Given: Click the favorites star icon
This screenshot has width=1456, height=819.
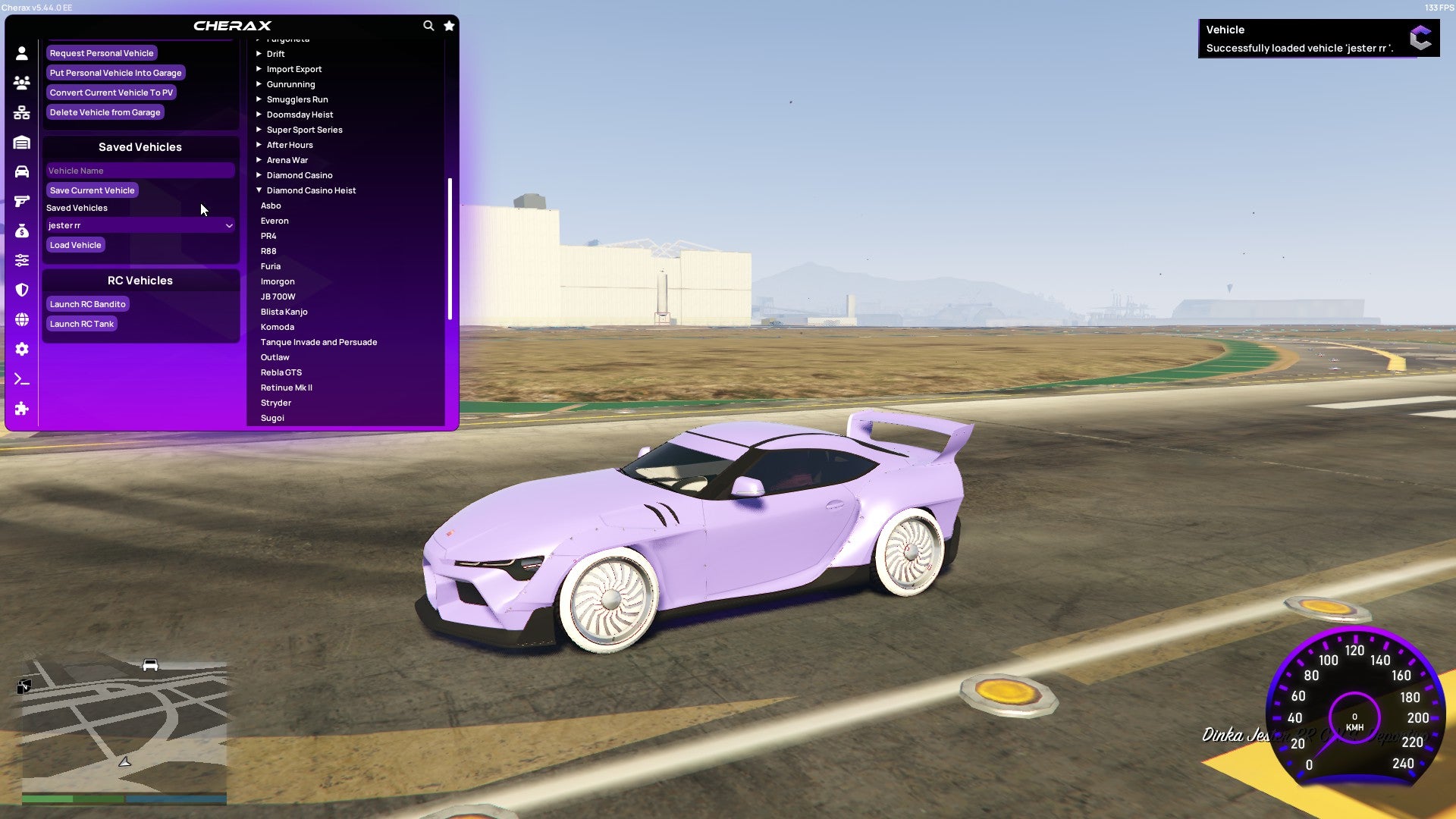Looking at the screenshot, I should (449, 25).
